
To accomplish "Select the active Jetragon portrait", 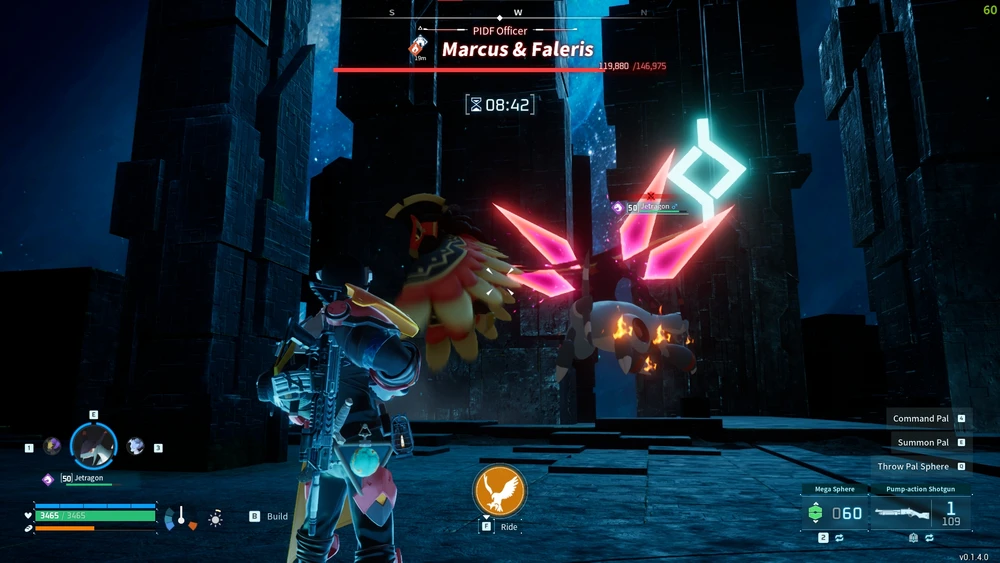I will [93, 446].
